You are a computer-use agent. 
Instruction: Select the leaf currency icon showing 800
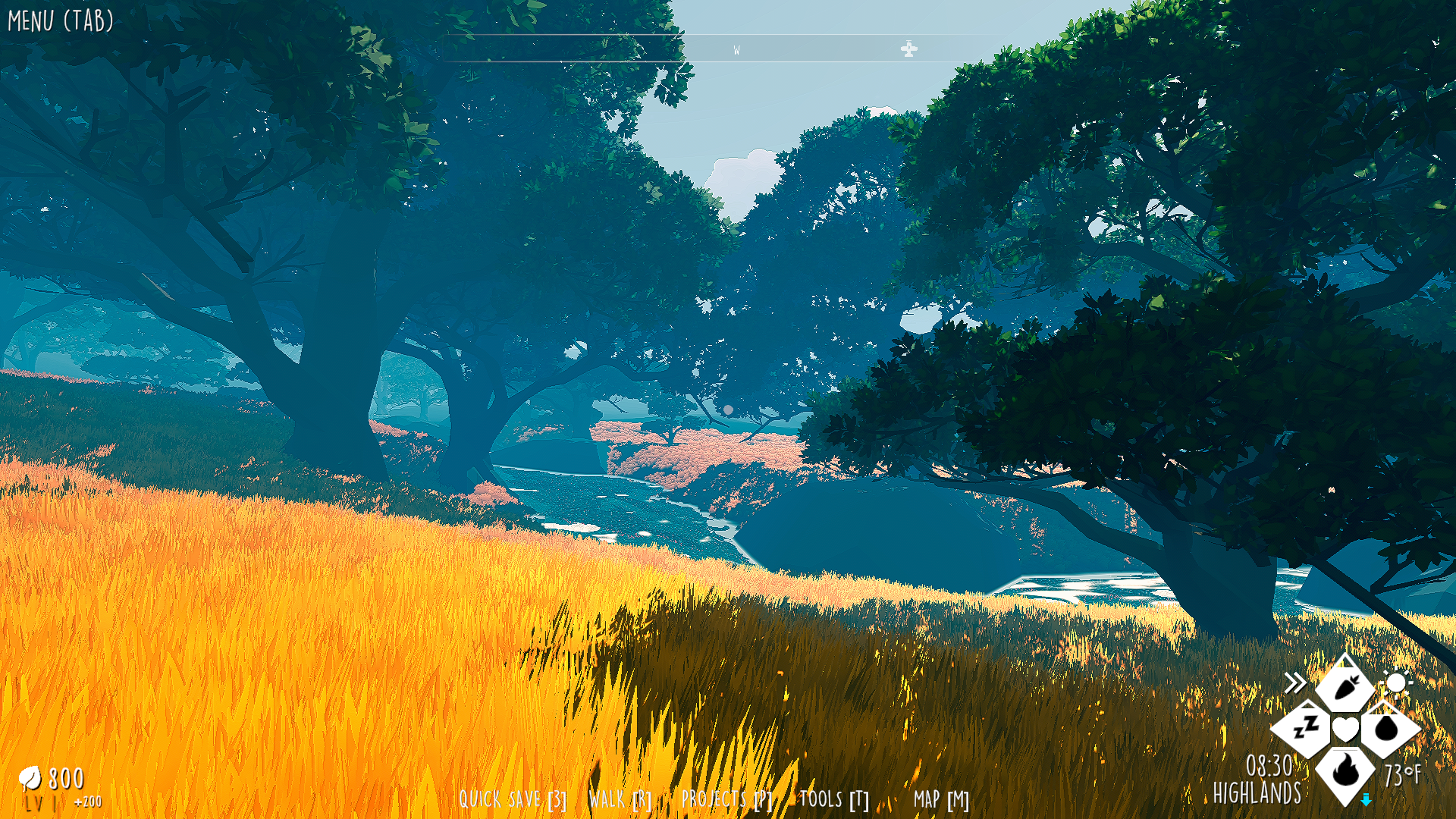click(30, 778)
